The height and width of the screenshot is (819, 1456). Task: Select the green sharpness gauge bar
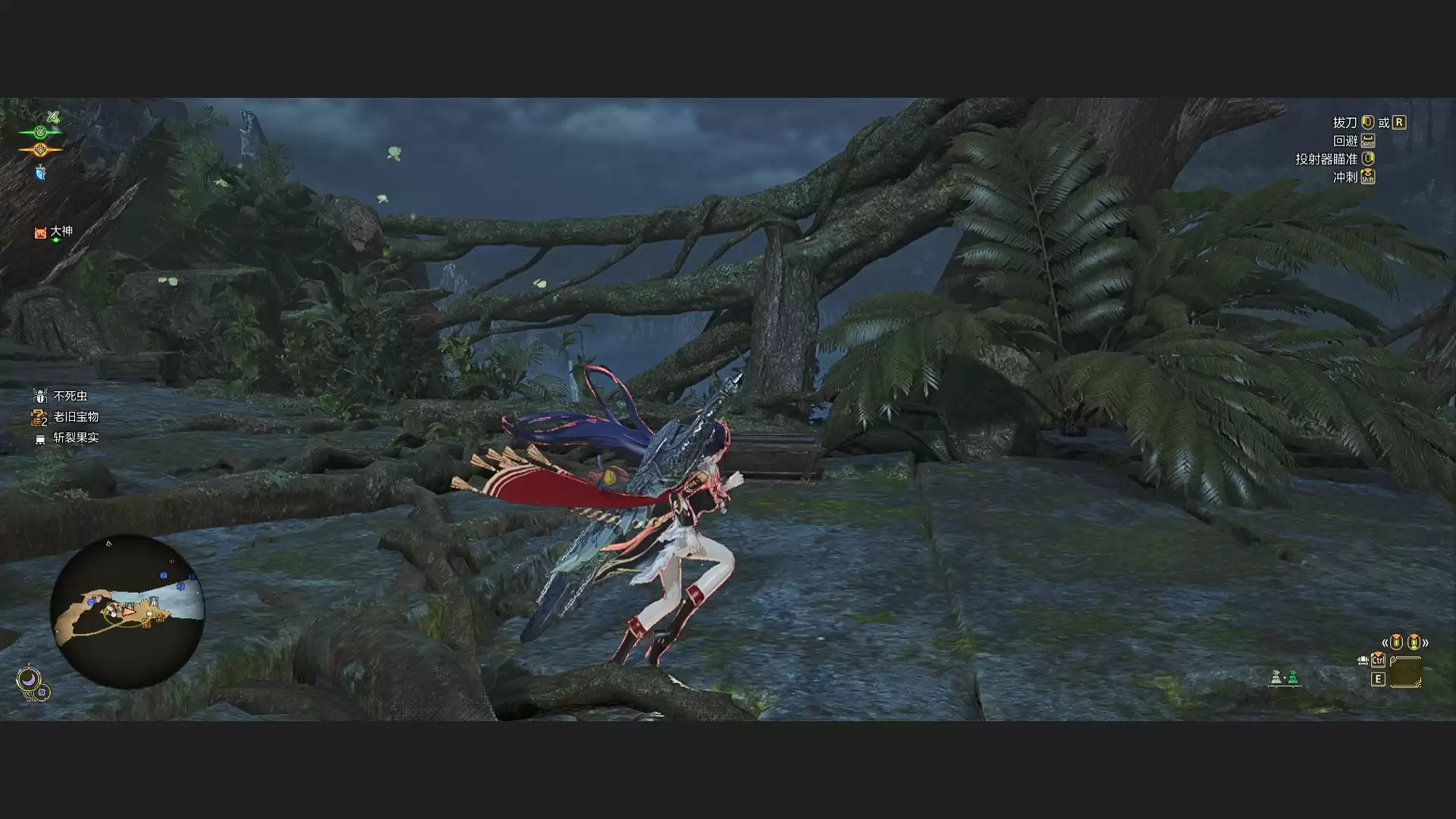tap(40, 132)
